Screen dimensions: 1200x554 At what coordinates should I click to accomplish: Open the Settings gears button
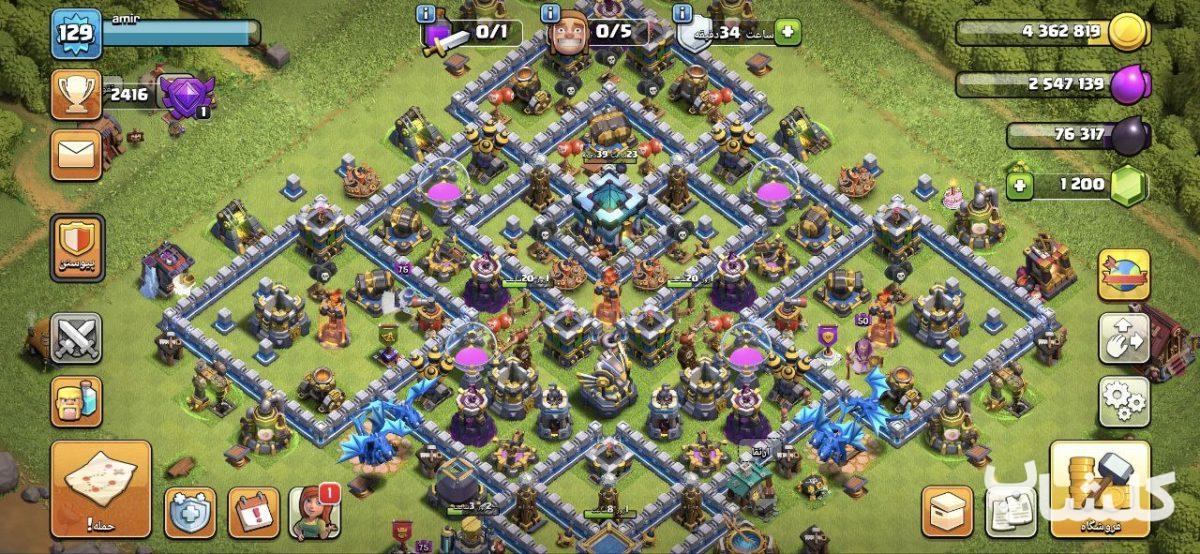pyautogui.click(x=1123, y=401)
